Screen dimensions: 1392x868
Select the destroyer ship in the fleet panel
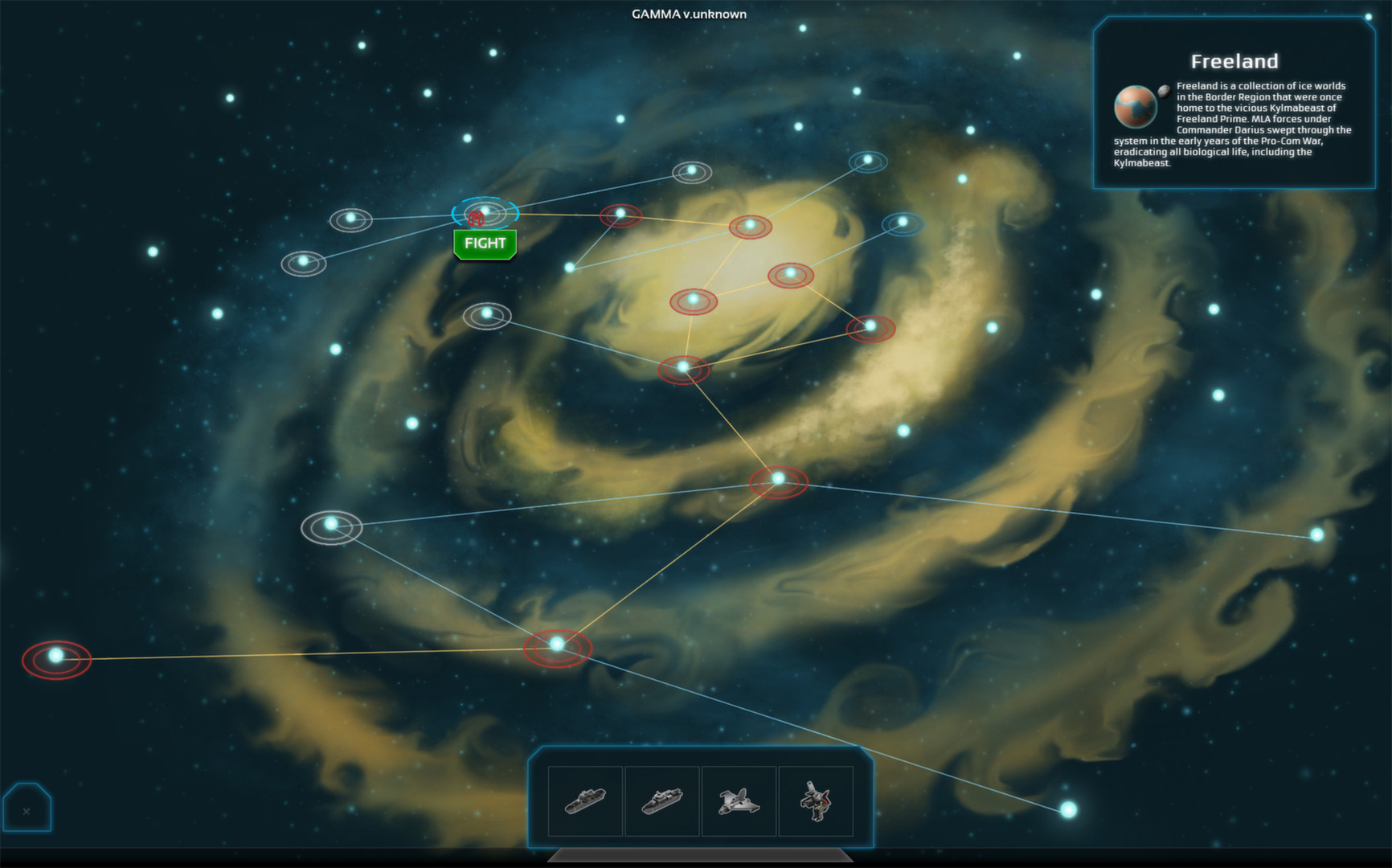tap(662, 799)
